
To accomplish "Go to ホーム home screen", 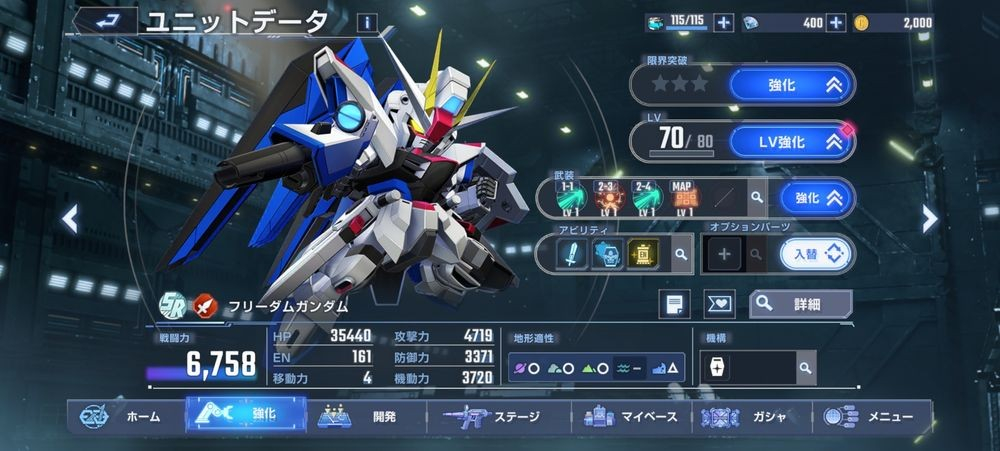I will pyautogui.click(x=124, y=416).
